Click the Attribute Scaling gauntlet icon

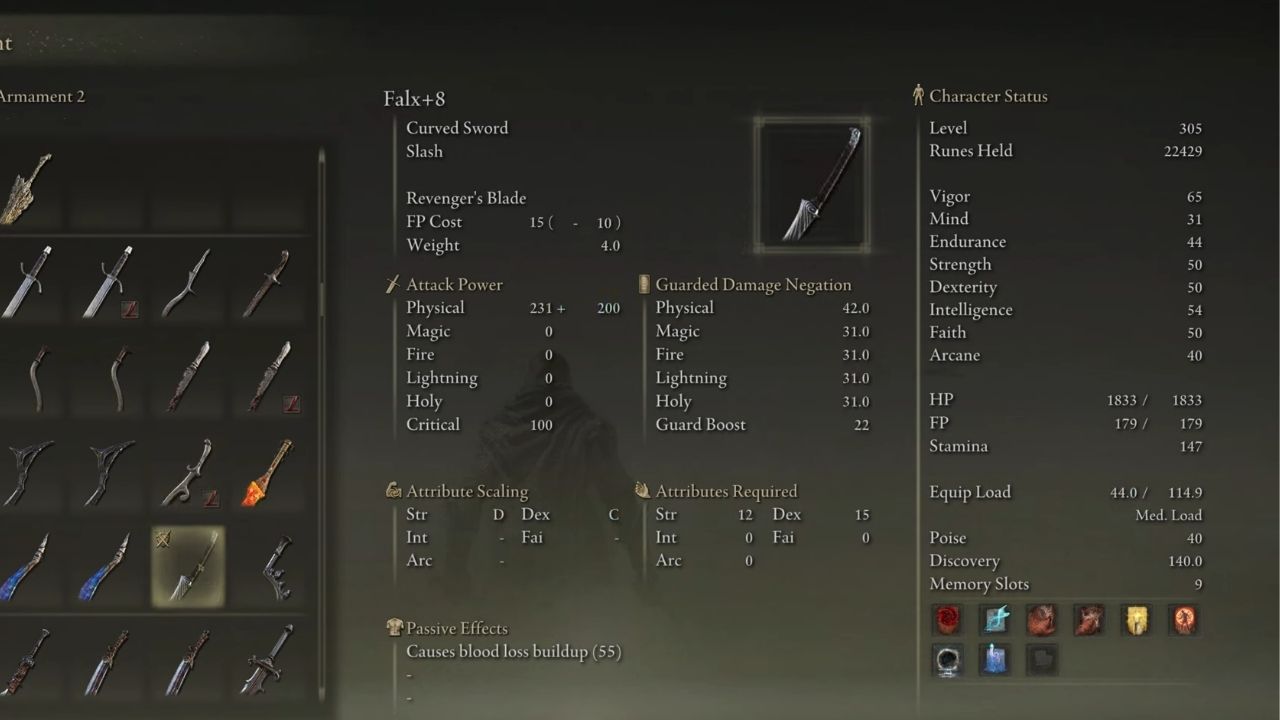pyautogui.click(x=393, y=491)
